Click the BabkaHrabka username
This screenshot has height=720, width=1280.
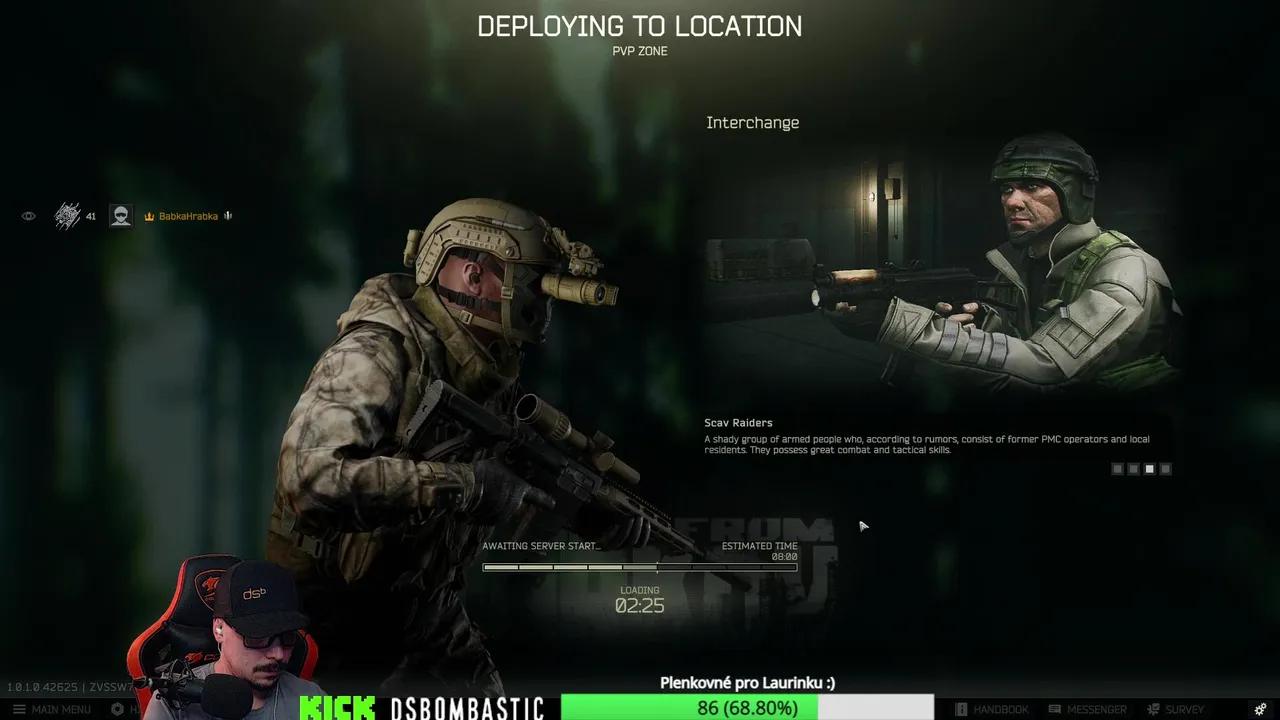[x=188, y=216]
